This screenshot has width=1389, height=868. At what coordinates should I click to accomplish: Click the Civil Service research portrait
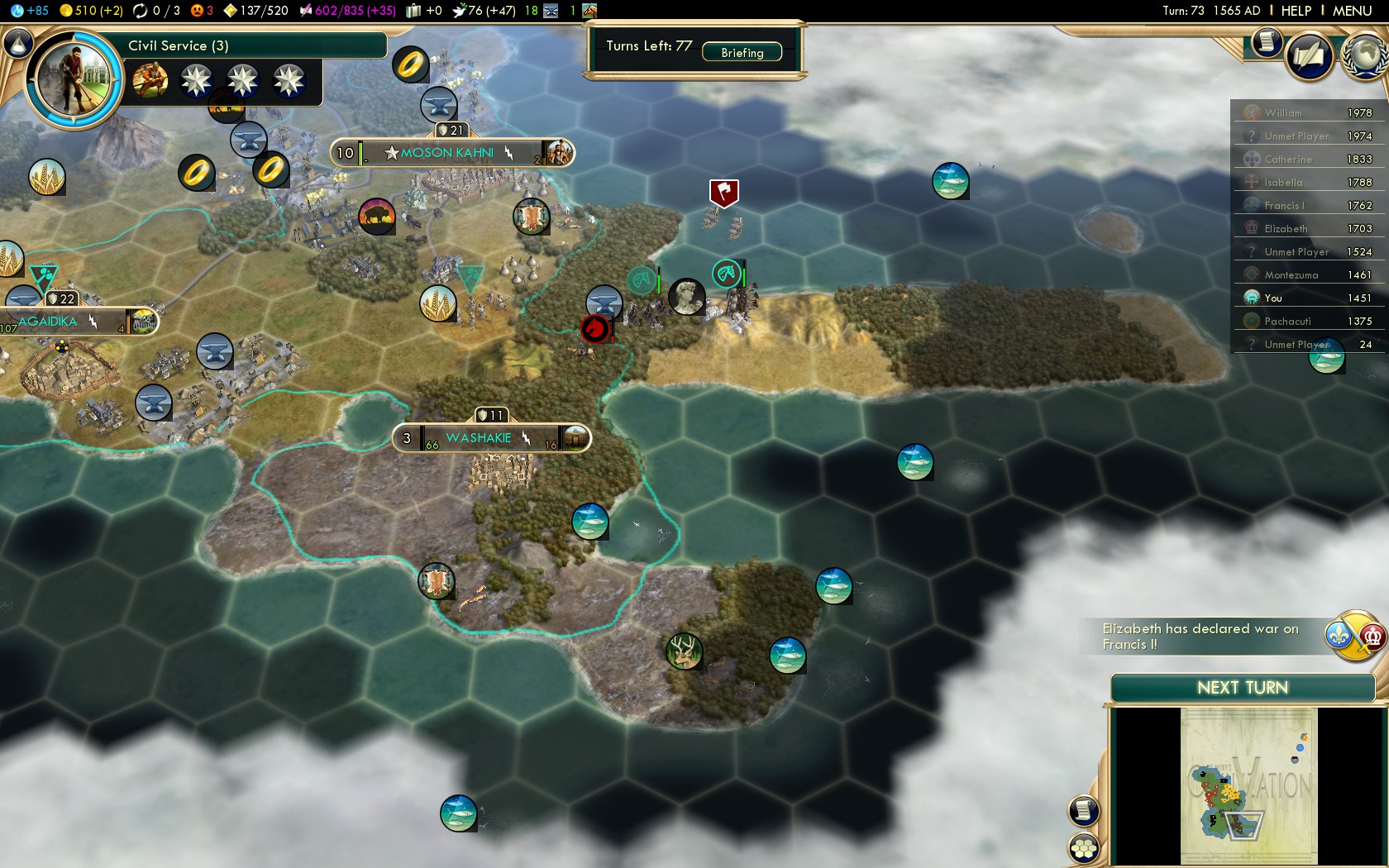click(x=74, y=79)
